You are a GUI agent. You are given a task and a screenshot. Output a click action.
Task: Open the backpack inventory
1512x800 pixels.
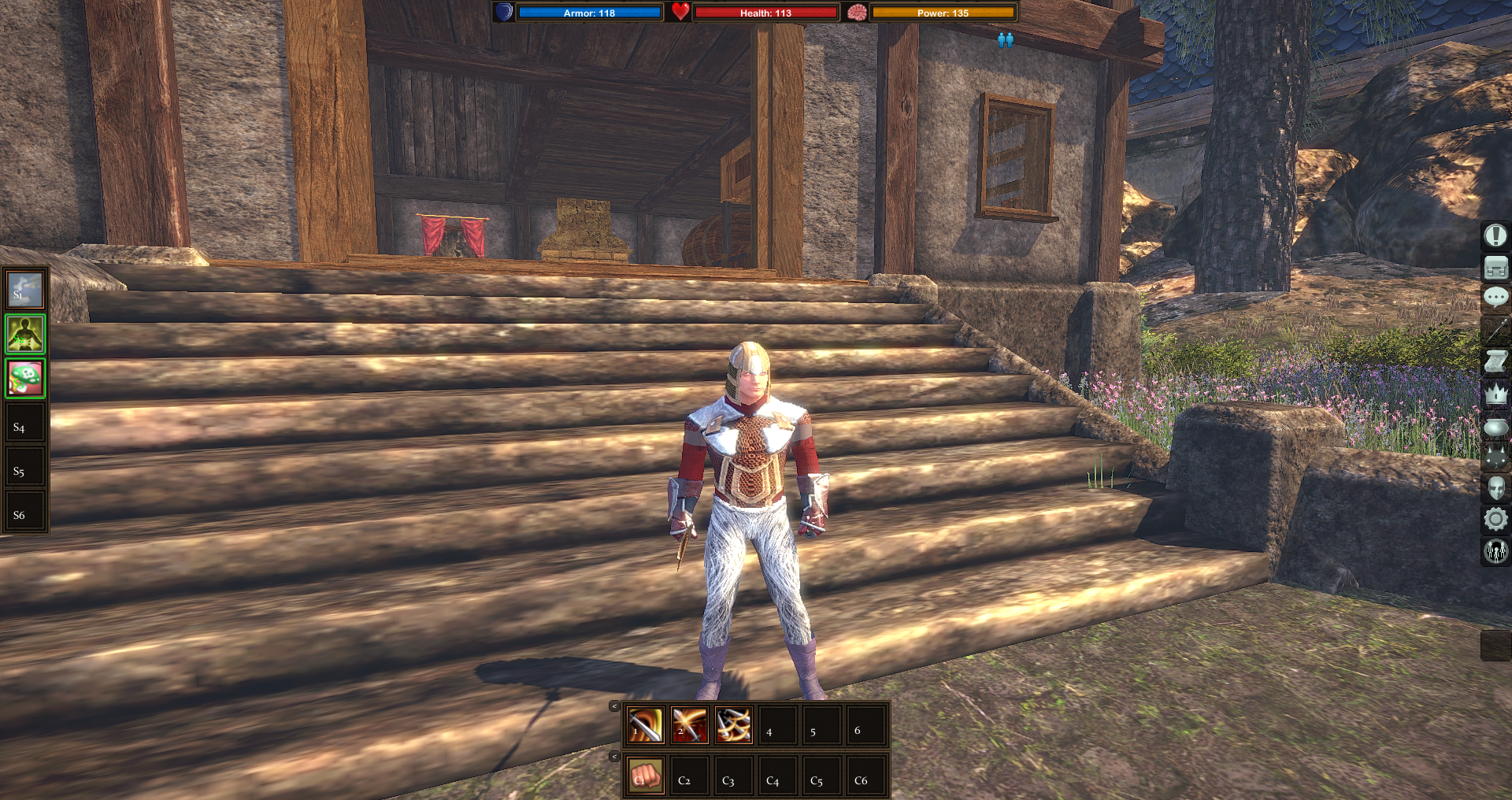point(1495,268)
